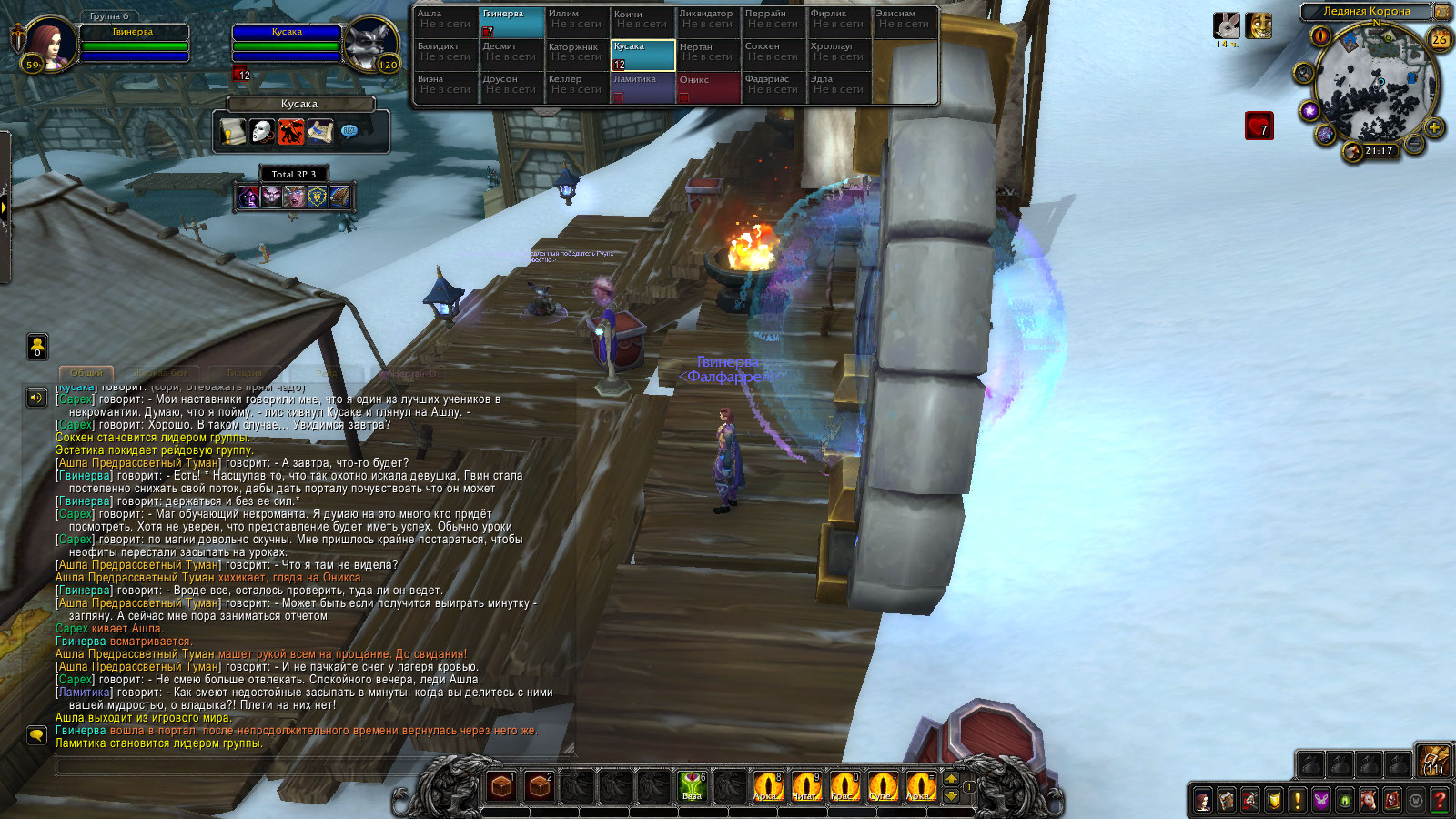Open the world map from minimap corner button
The height and width of the screenshot is (819, 1456).
click(x=1441, y=12)
